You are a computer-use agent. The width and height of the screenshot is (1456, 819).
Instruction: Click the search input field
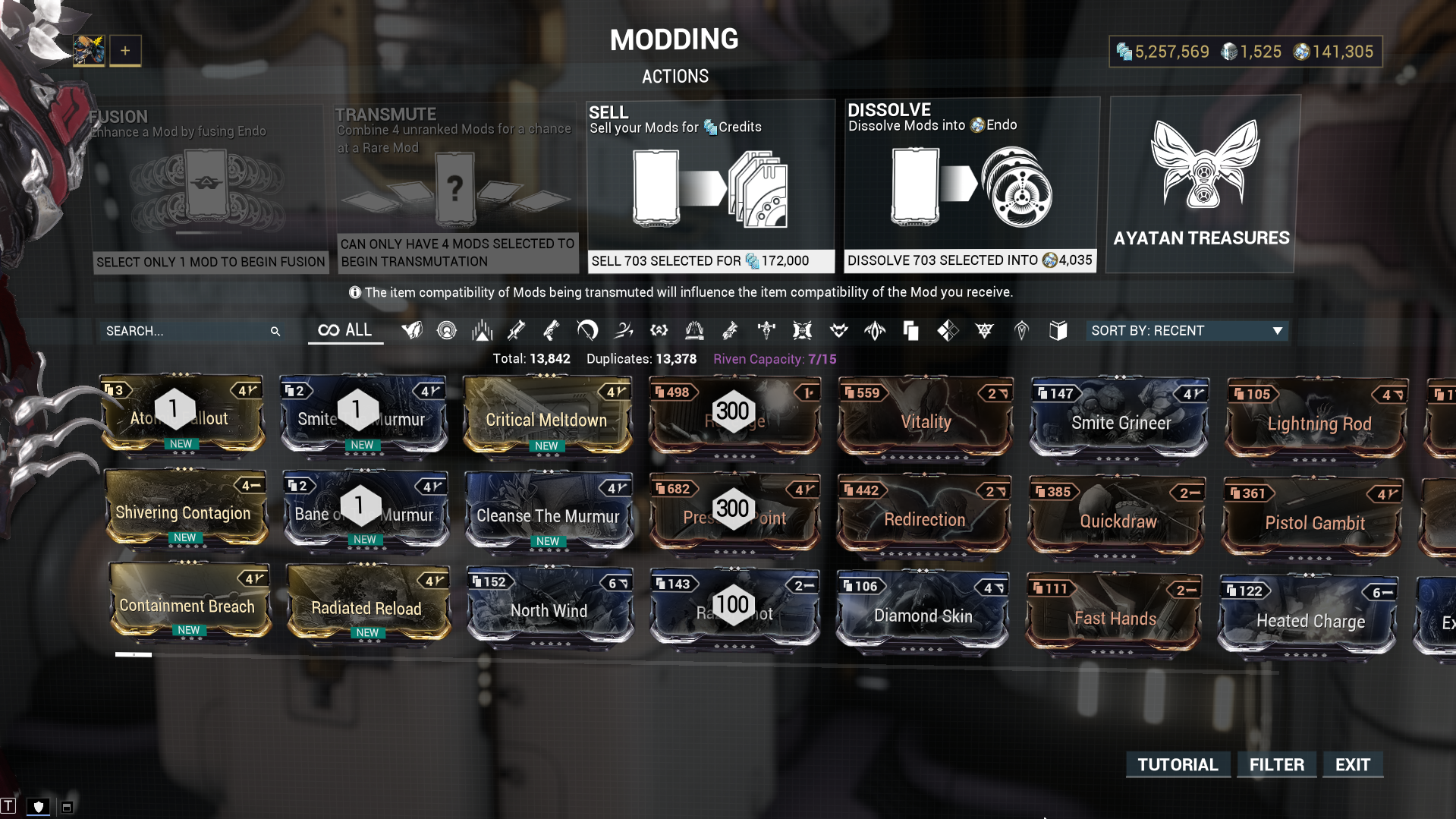182,331
